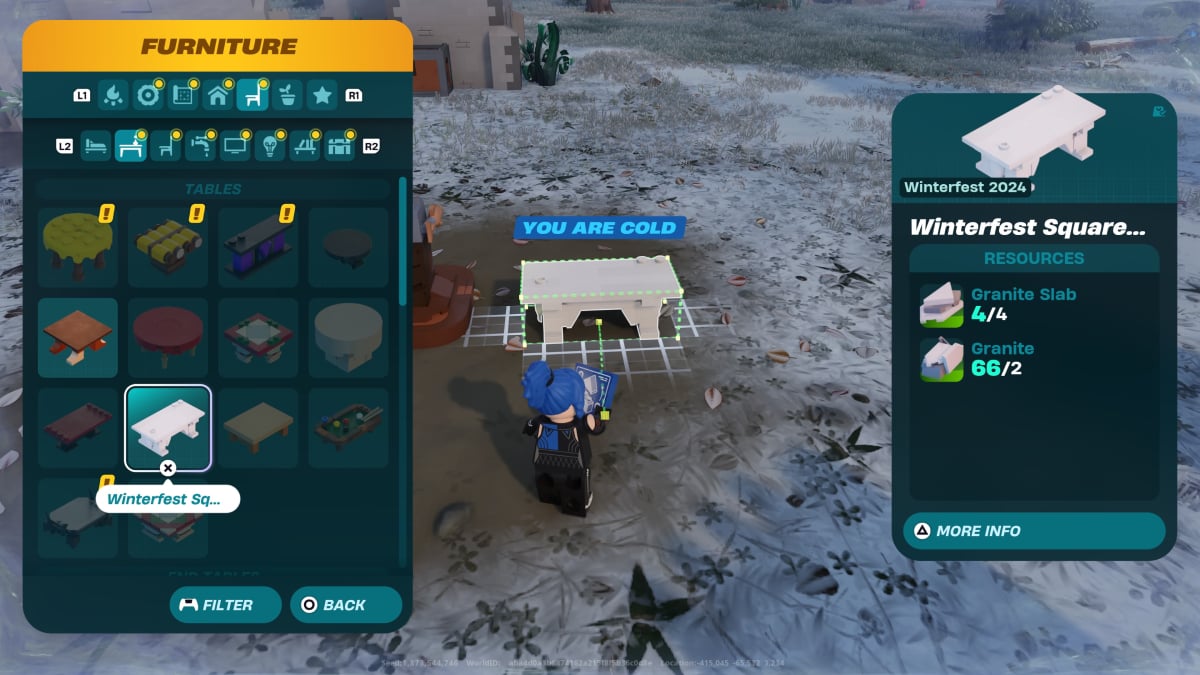Open the house buildings category tab
The image size is (1200, 675).
coord(218,96)
